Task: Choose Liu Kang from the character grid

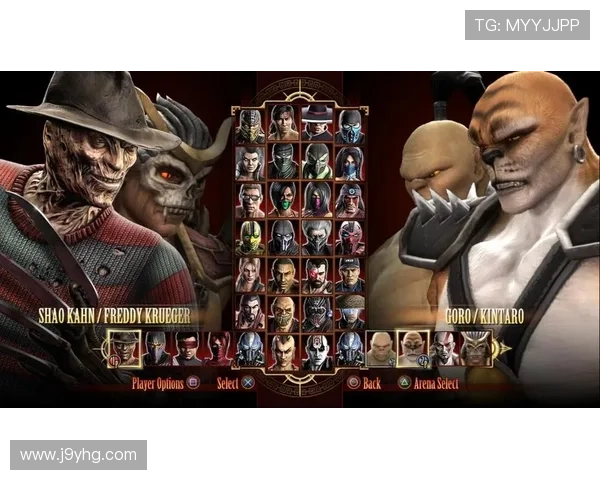Action: pos(283,127)
